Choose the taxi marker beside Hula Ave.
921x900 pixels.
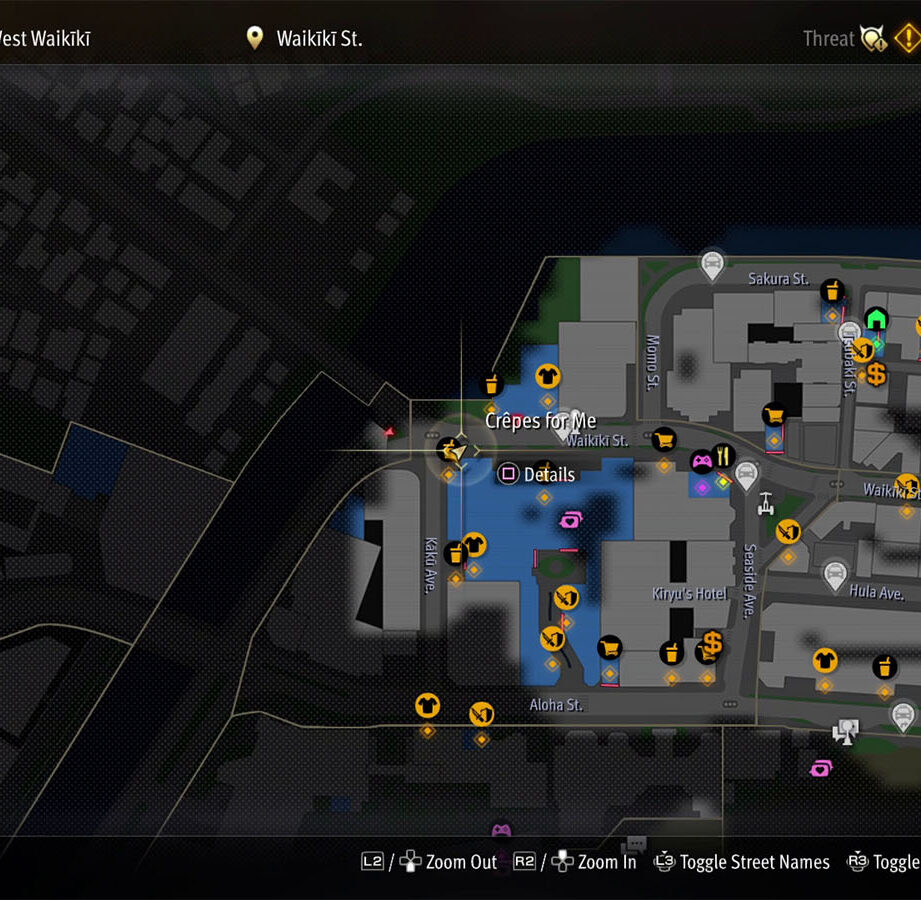tap(834, 575)
